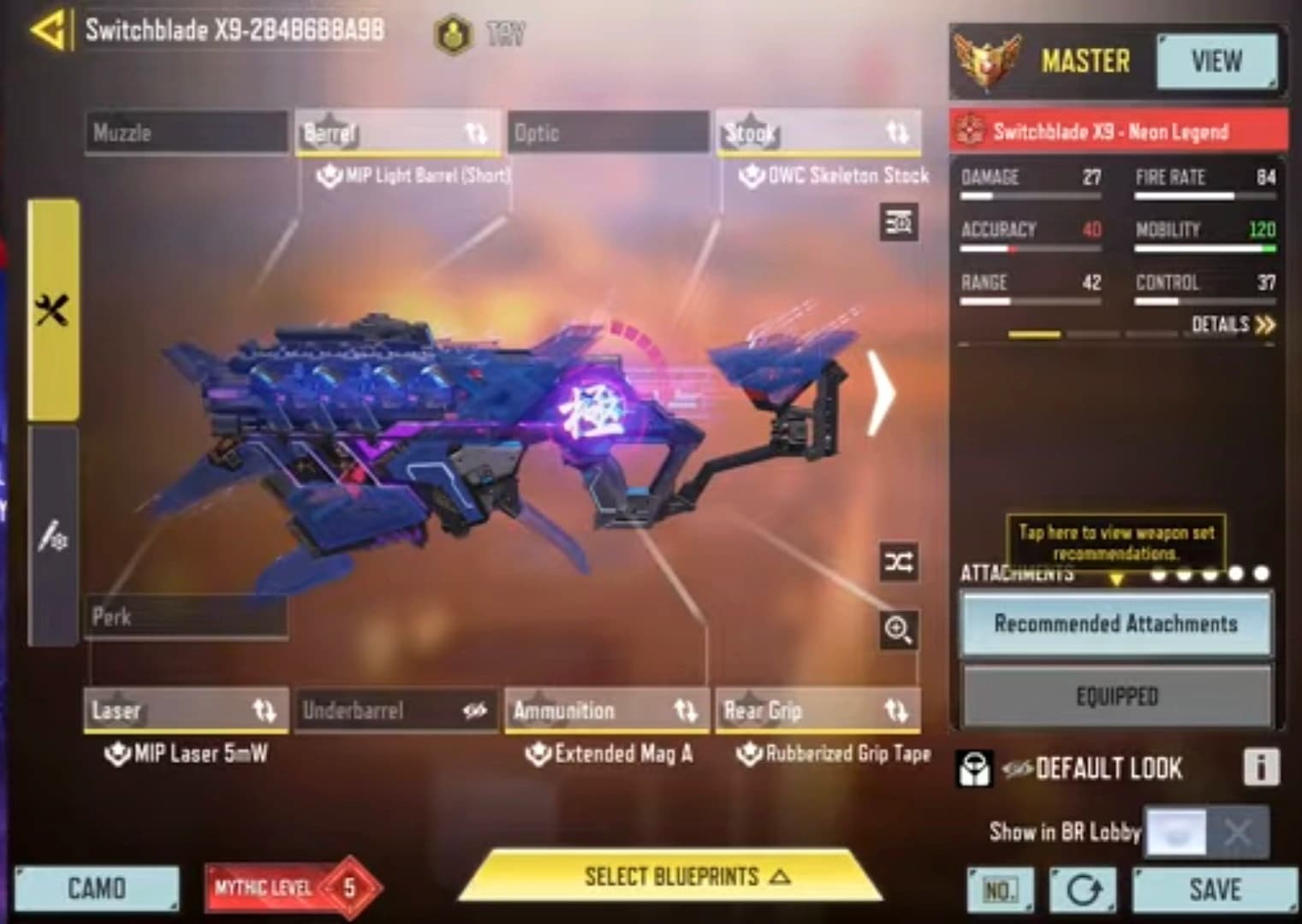Zoom the weapon with the magnifier icon
The height and width of the screenshot is (924, 1302).
click(898, 631)
